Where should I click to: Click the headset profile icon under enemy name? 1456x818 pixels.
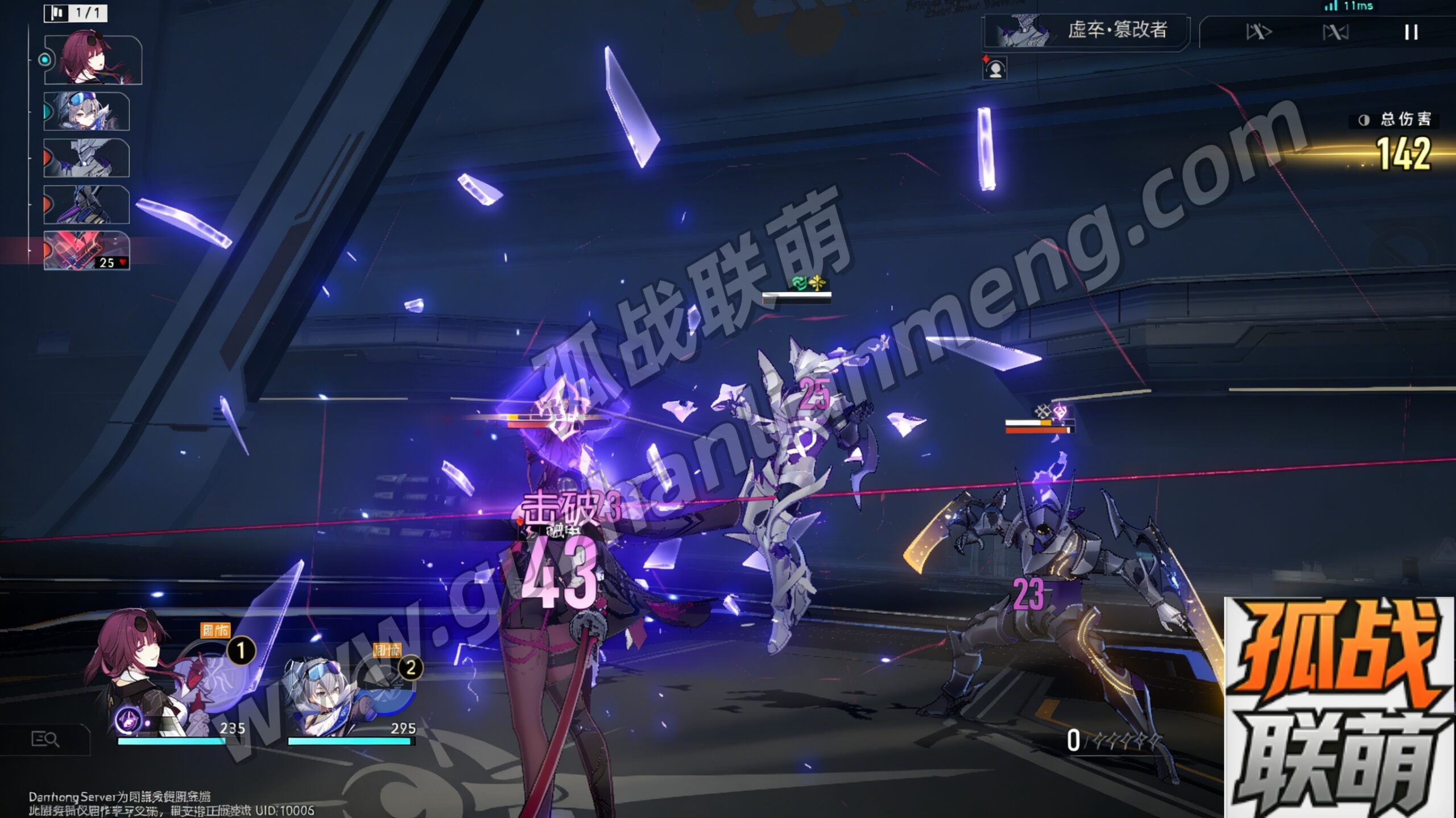point(995,69)
